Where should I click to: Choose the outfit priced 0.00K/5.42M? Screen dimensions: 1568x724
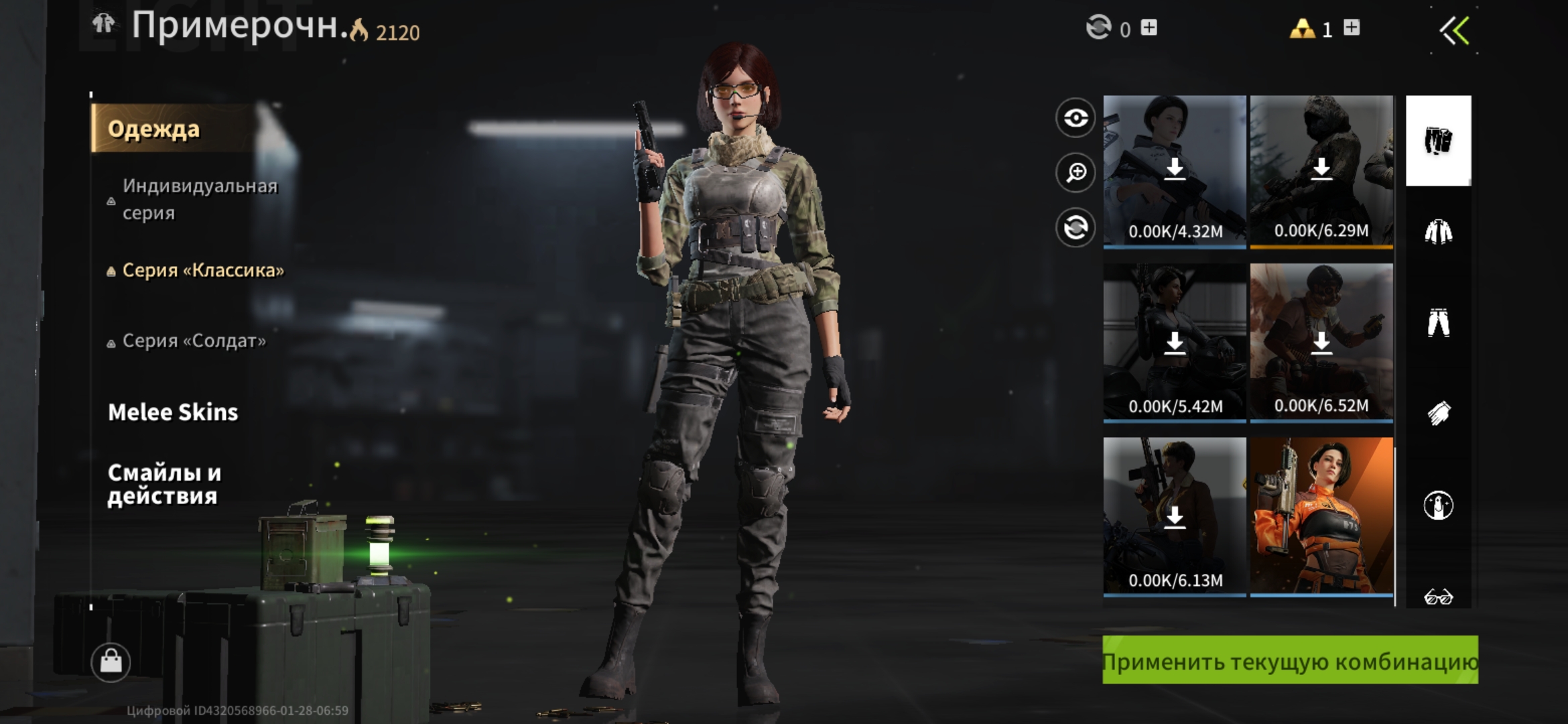[1175, 343]
